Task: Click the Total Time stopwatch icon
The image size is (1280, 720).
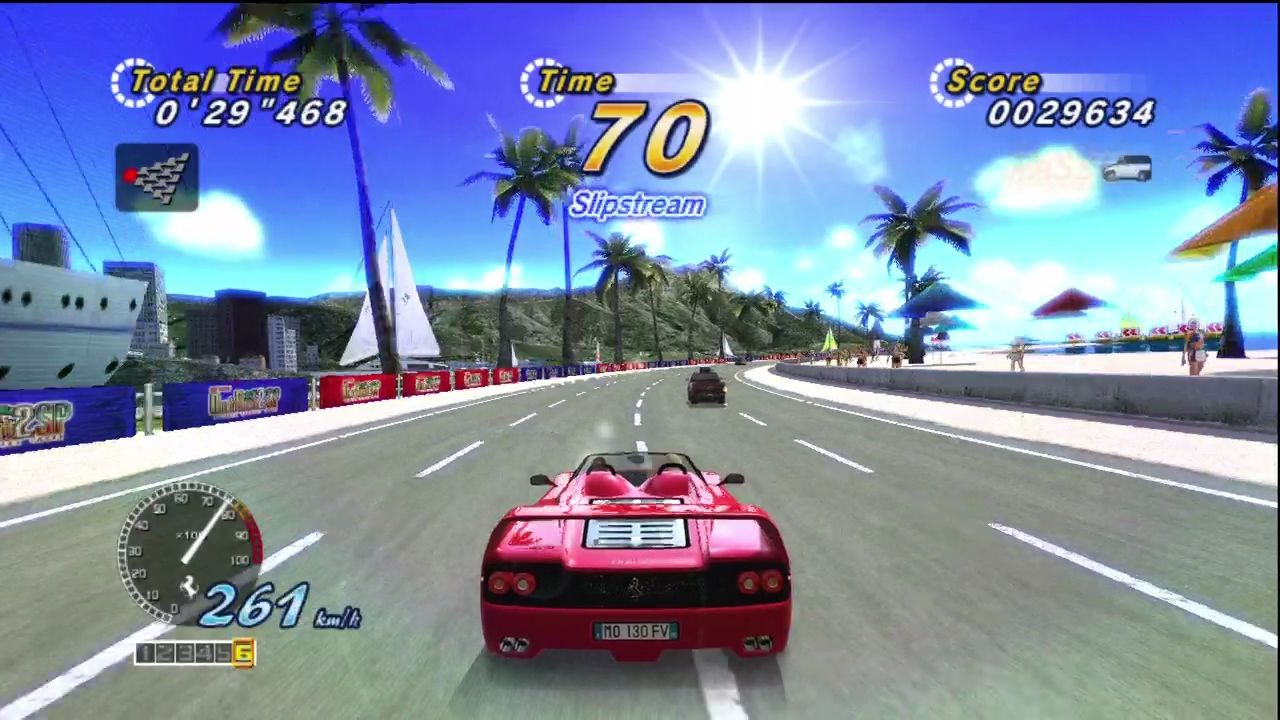Action: point(133,83)
